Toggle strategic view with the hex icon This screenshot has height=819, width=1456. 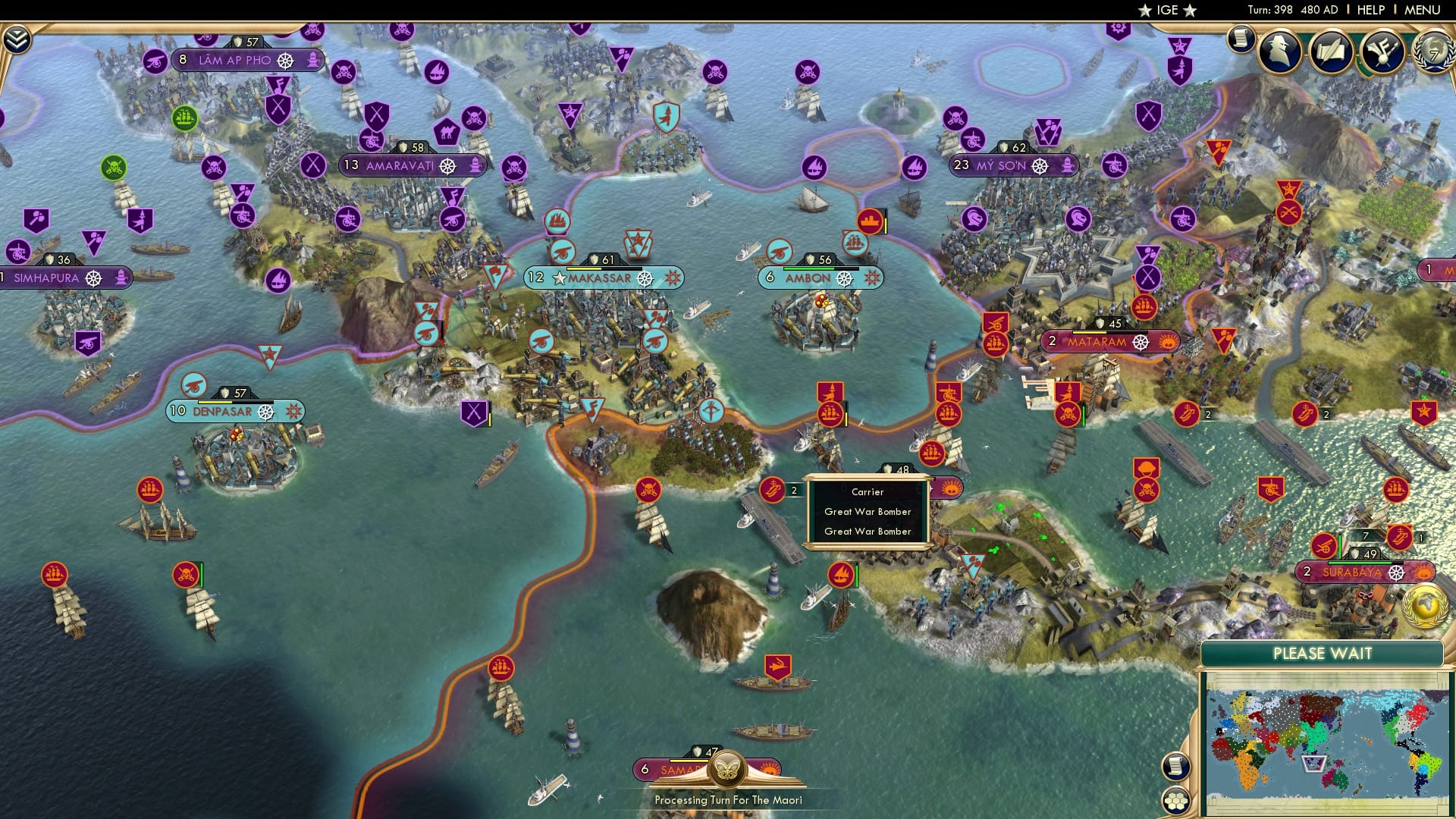tap(1176, 802)
